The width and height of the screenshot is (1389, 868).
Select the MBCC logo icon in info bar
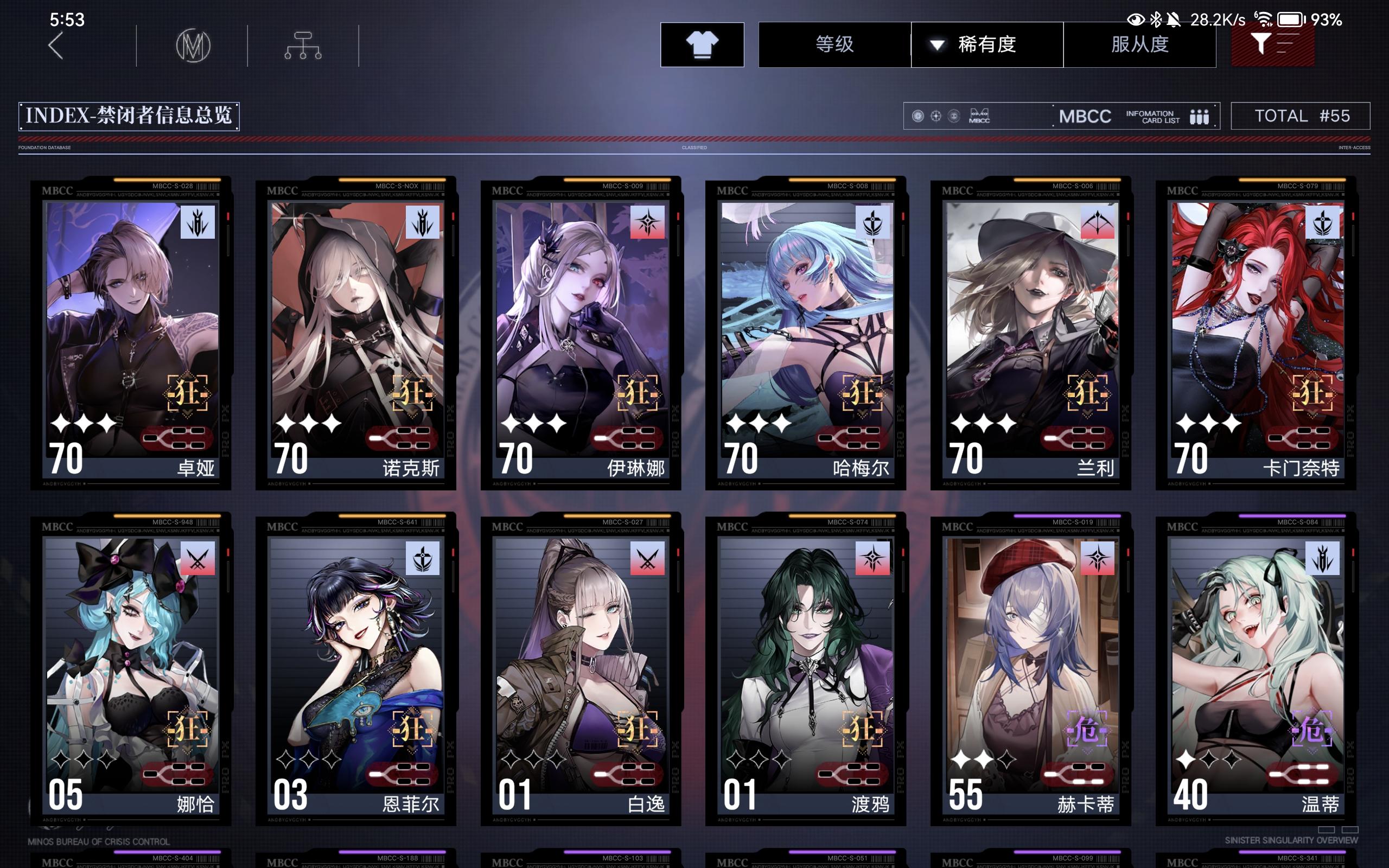[979, 117]
